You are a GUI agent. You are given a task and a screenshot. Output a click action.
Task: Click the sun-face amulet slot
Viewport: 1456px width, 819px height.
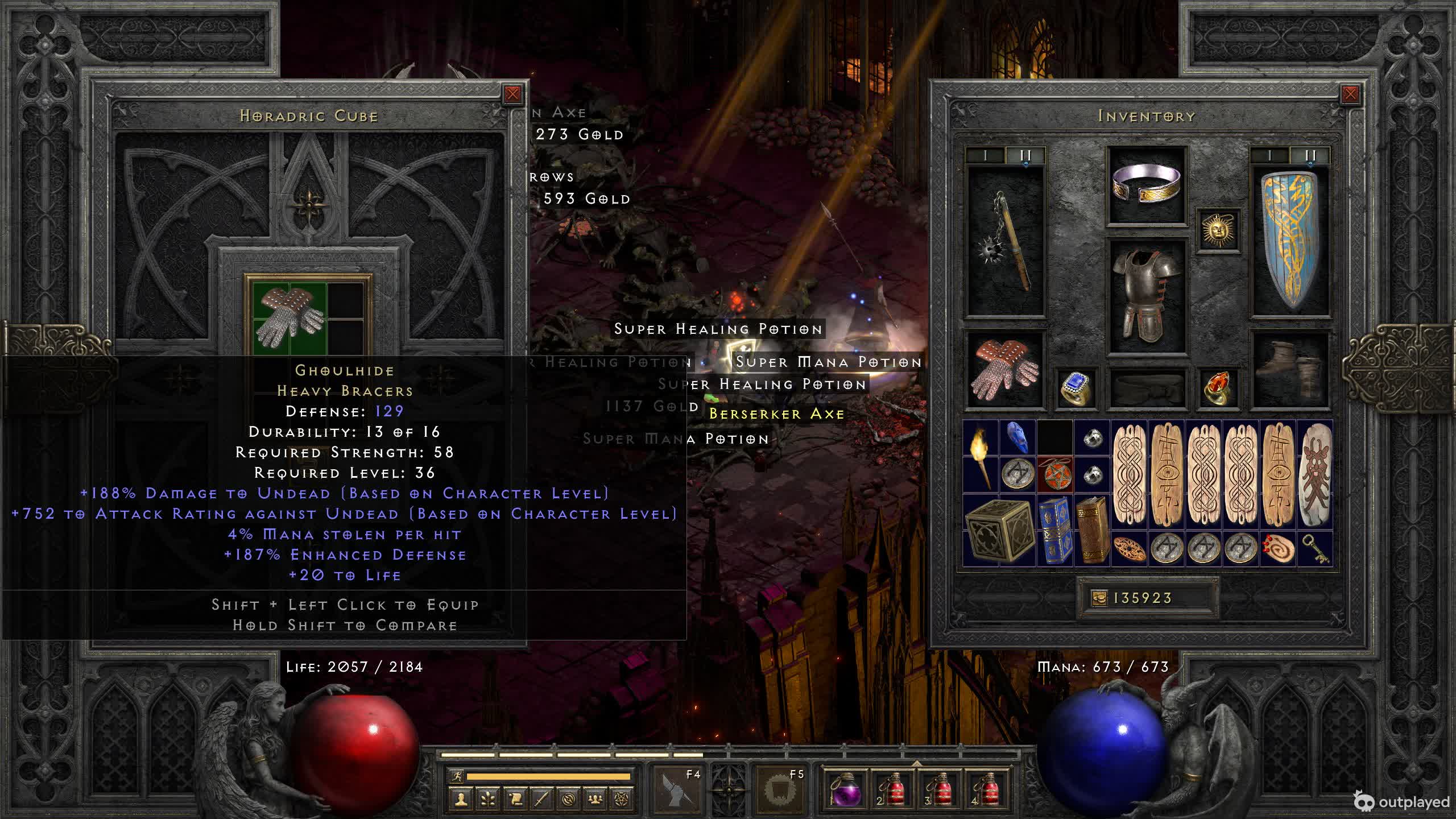tap(1218, 230)
